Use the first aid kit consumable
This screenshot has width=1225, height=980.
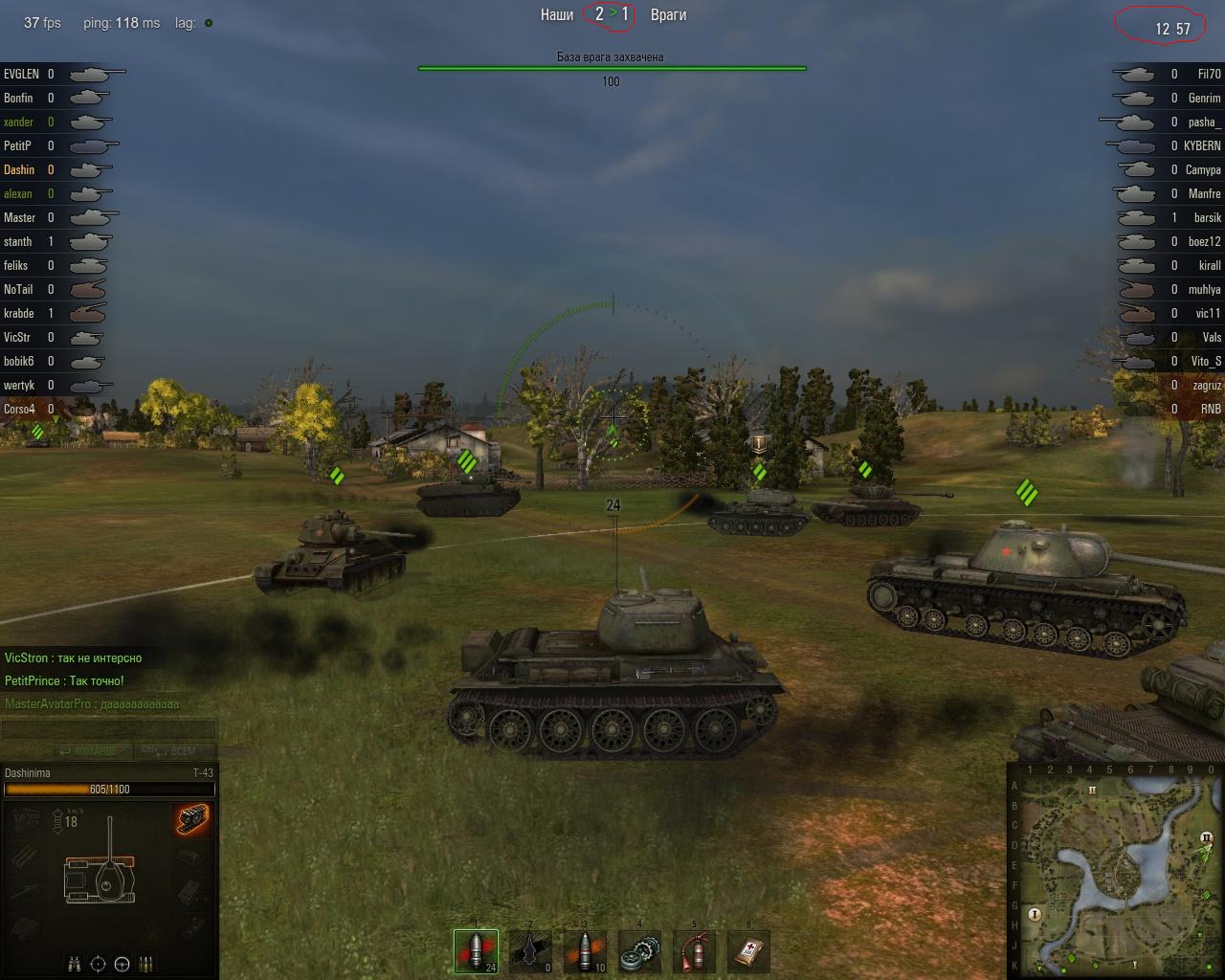(x=748, y=951)
